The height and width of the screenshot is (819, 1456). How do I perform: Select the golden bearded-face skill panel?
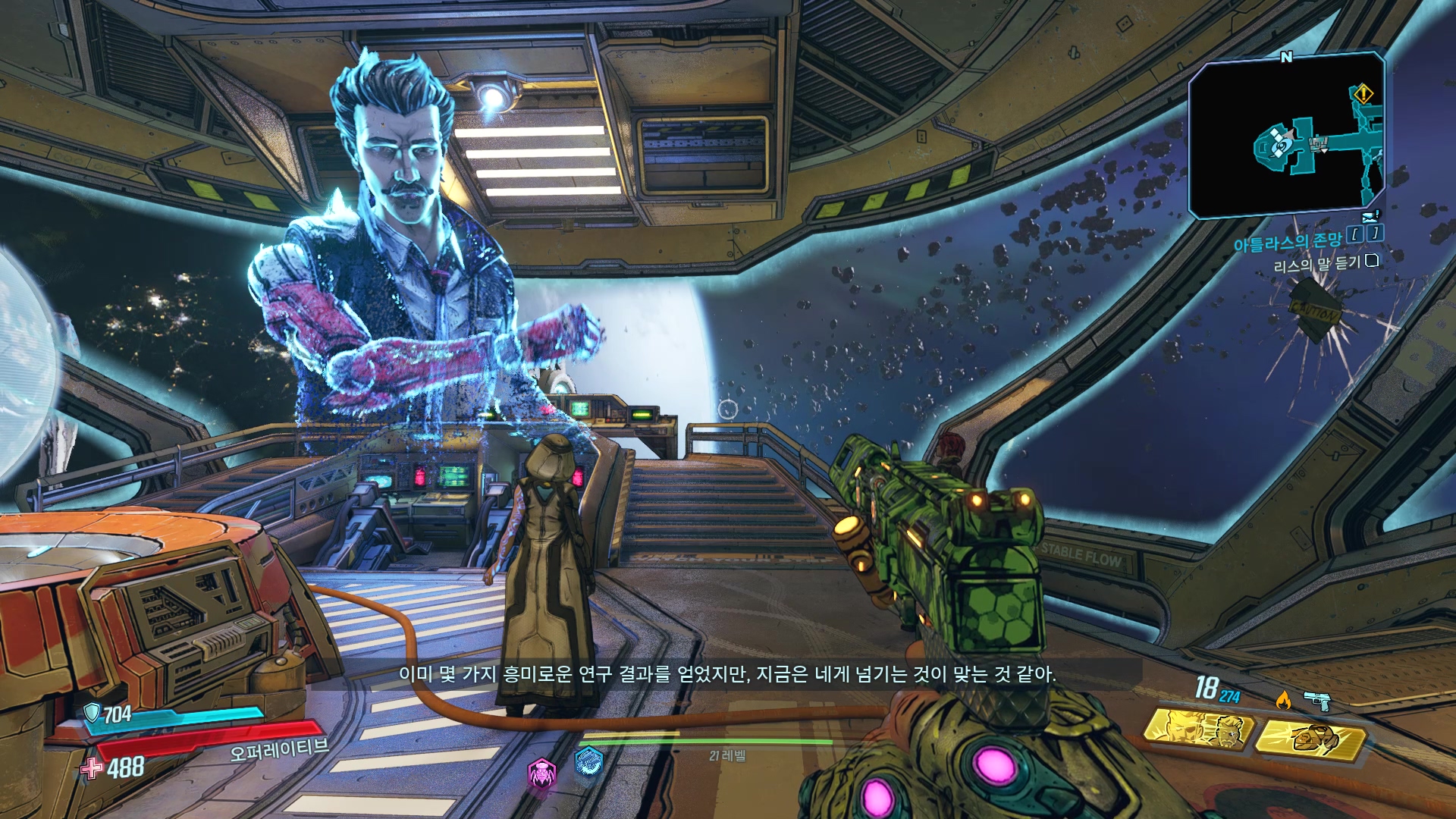pyautogui.click(x=1198, y=730)
